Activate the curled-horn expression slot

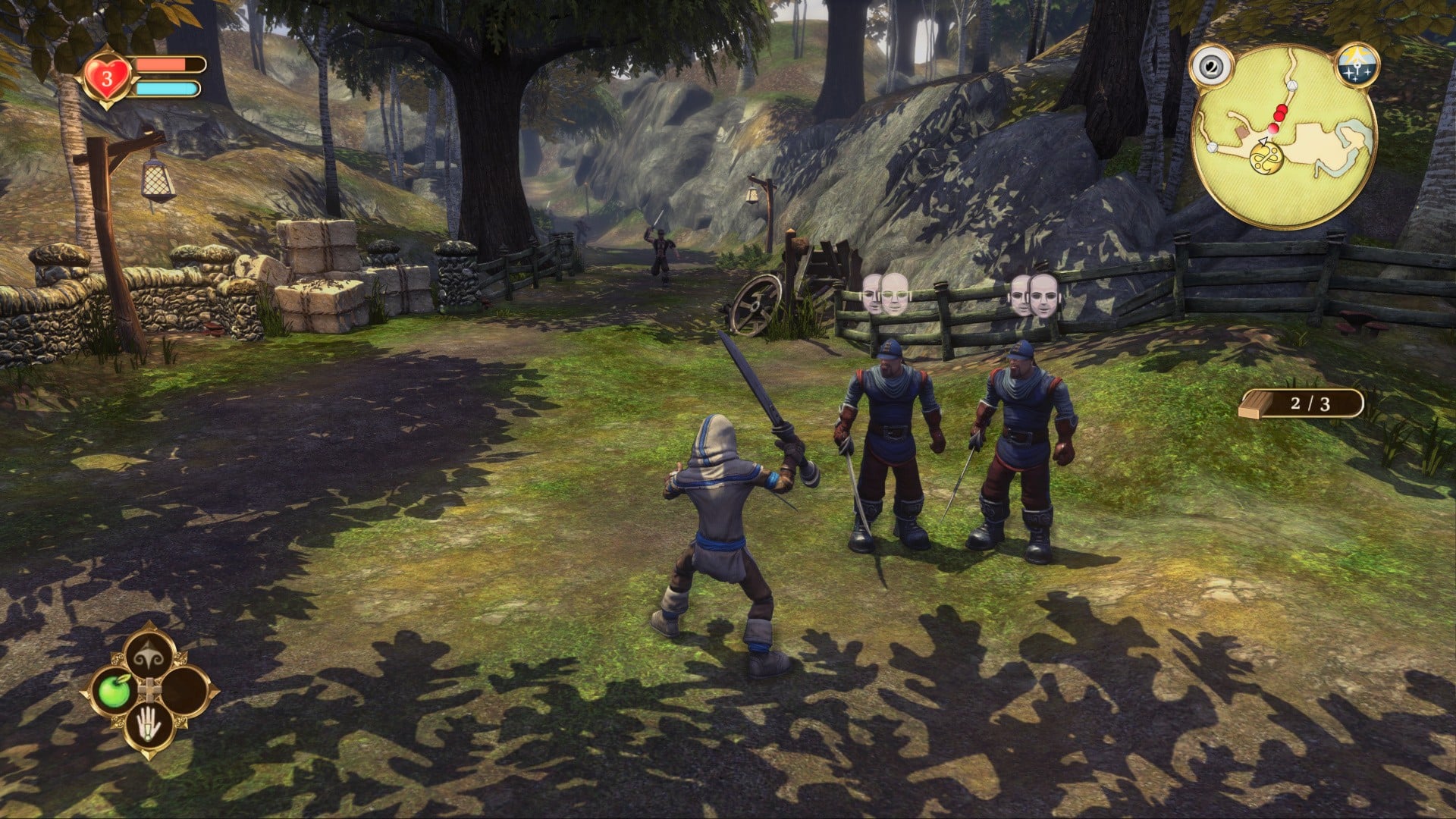tap(150, 655)
